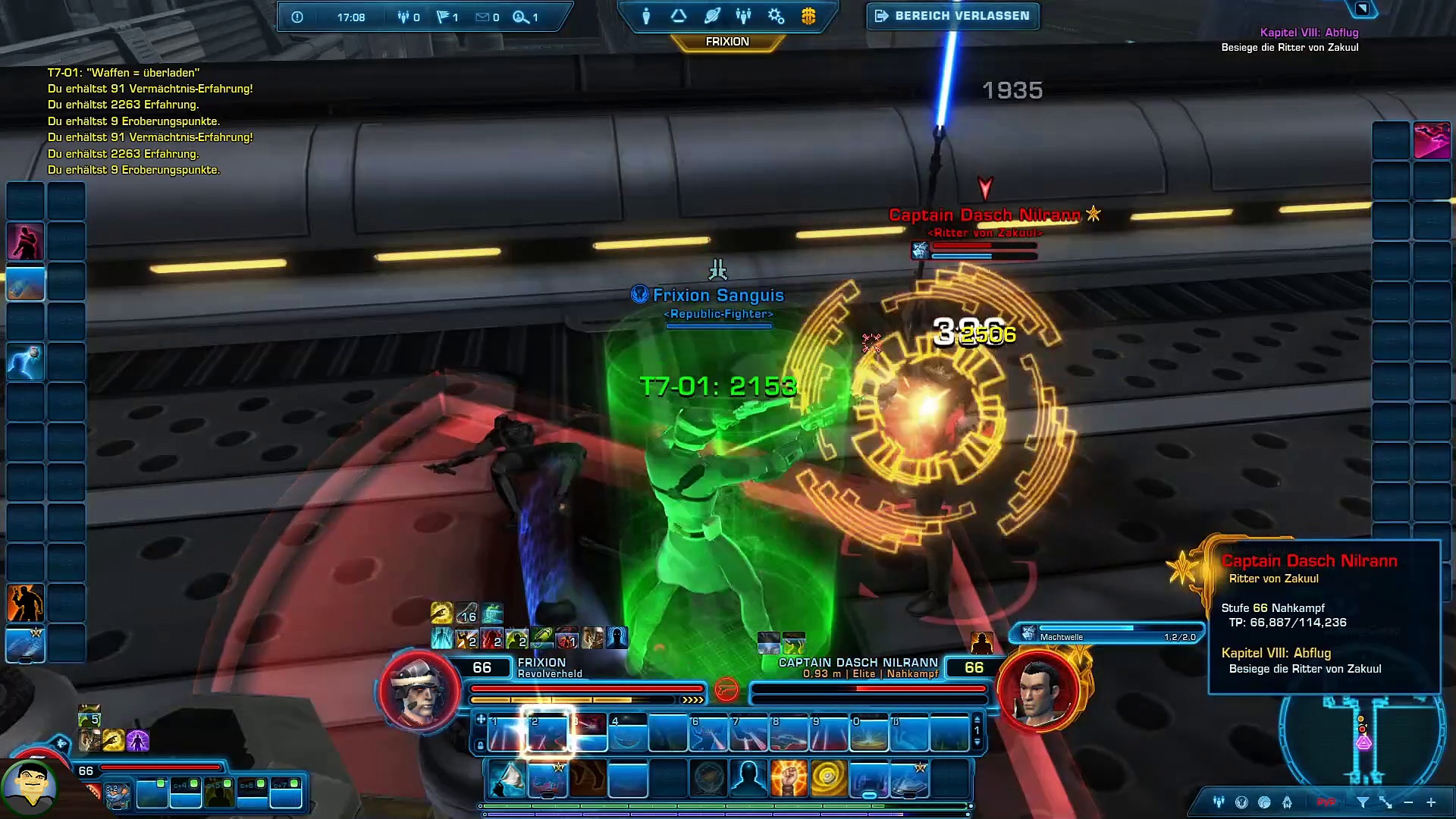
Task: Open the gear settings menu icon
Action: 776,16
